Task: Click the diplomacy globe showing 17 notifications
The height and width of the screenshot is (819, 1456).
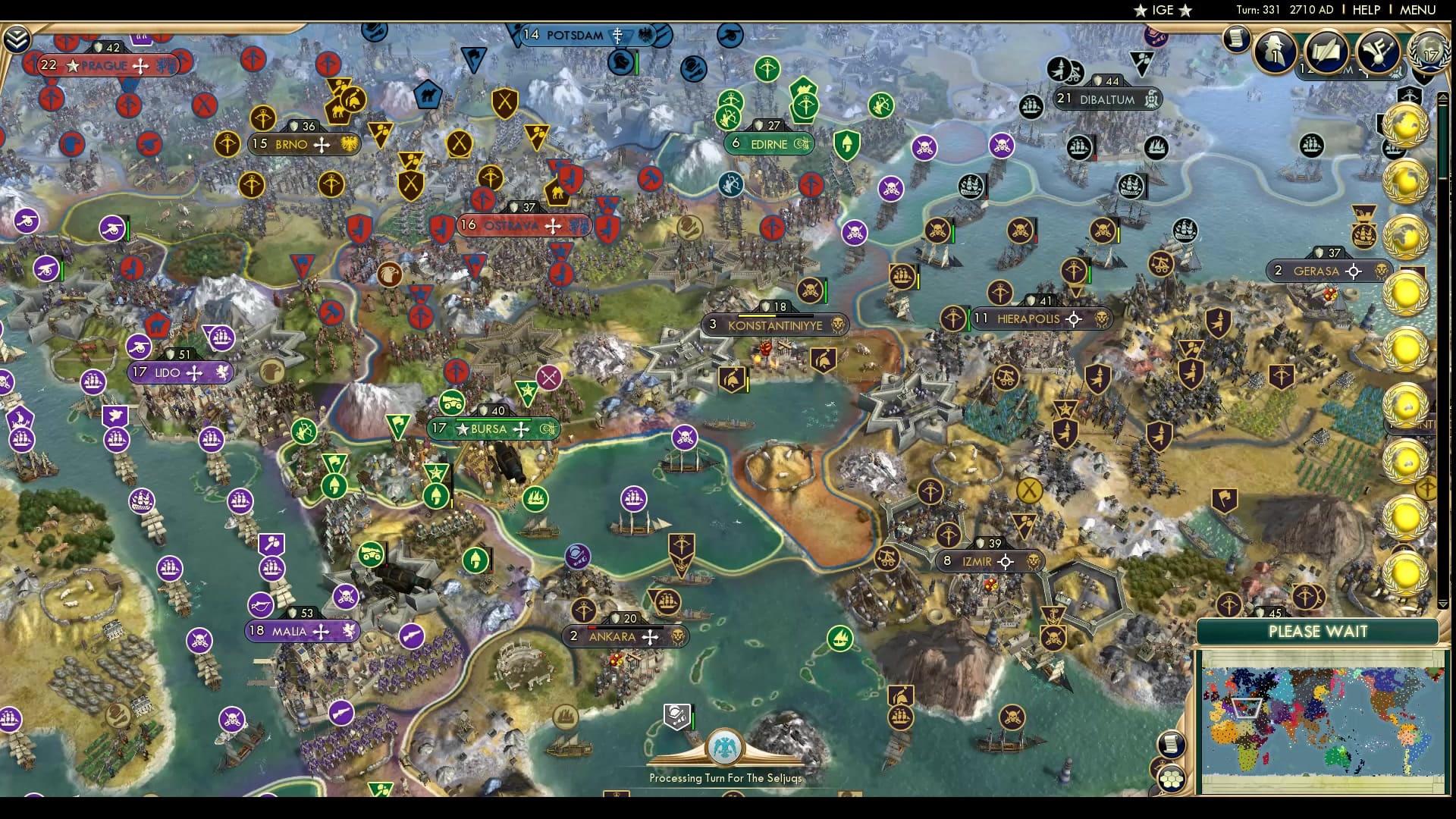Action: pyautogui.click(x=1429, y=49)
